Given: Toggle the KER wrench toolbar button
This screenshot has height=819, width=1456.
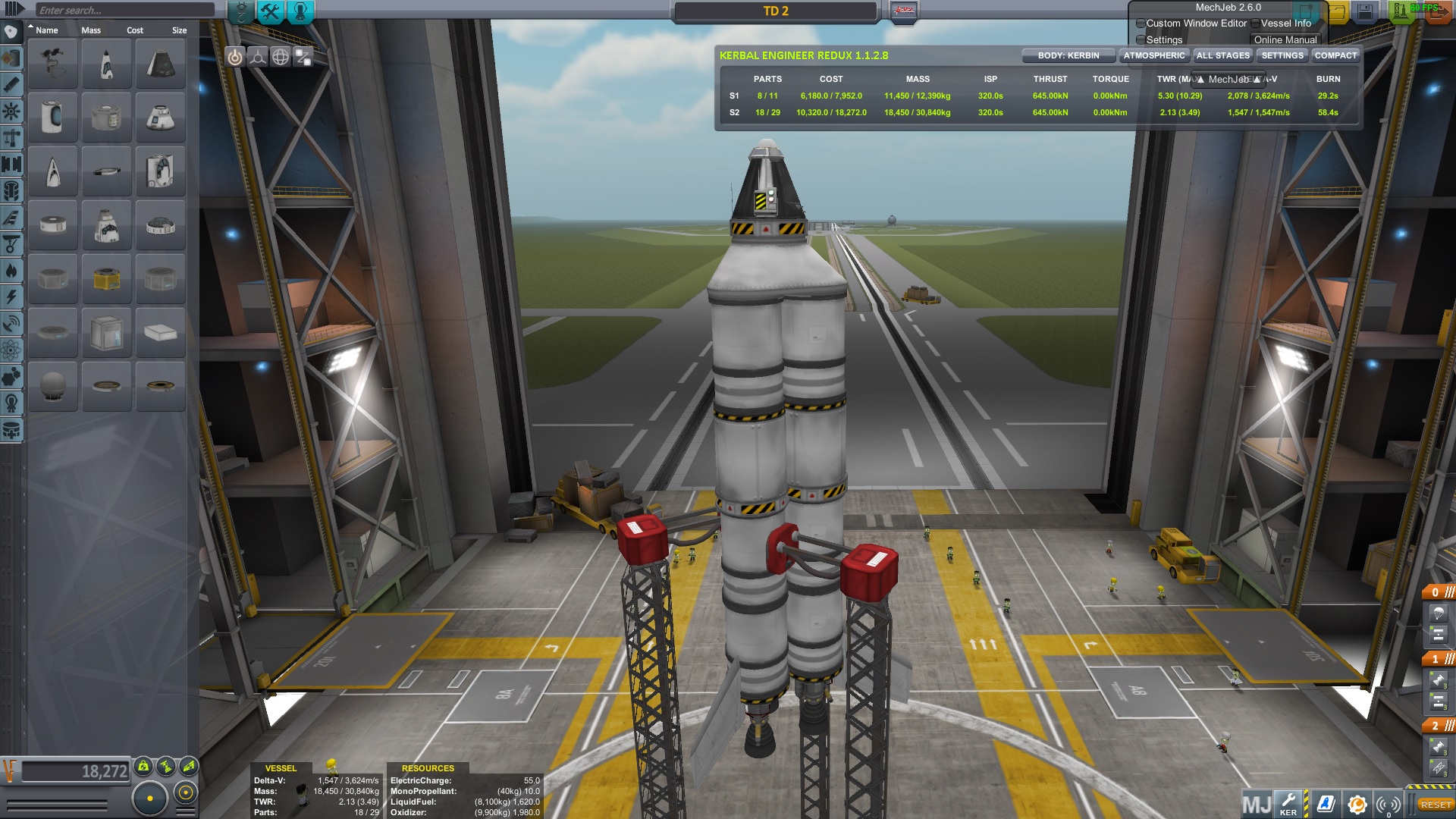Looking at the screenshot, I should (x=1288, y=803).
